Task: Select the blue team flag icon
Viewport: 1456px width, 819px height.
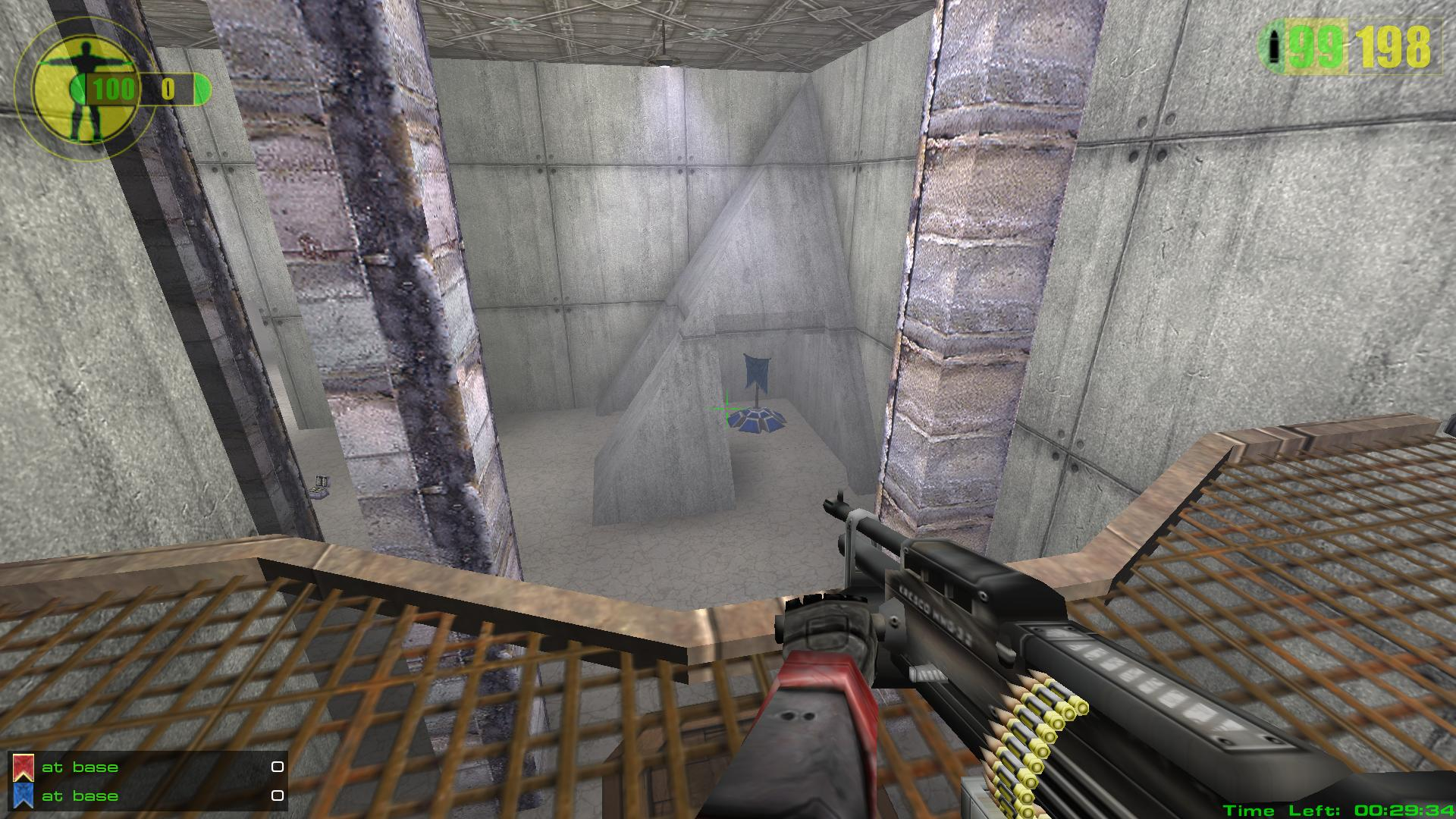Action: (23, 796)
